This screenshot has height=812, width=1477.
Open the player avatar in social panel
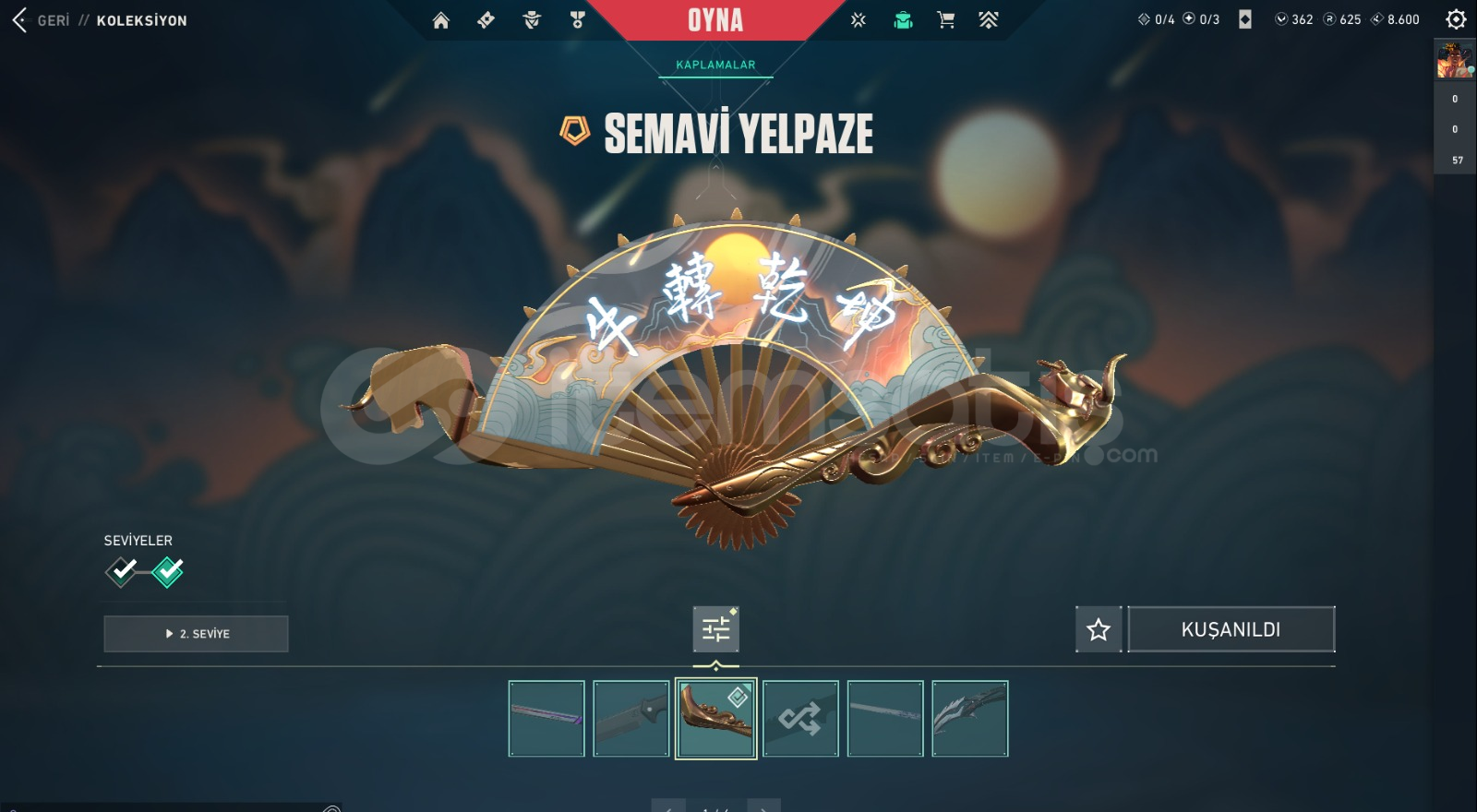[1455, 61]
